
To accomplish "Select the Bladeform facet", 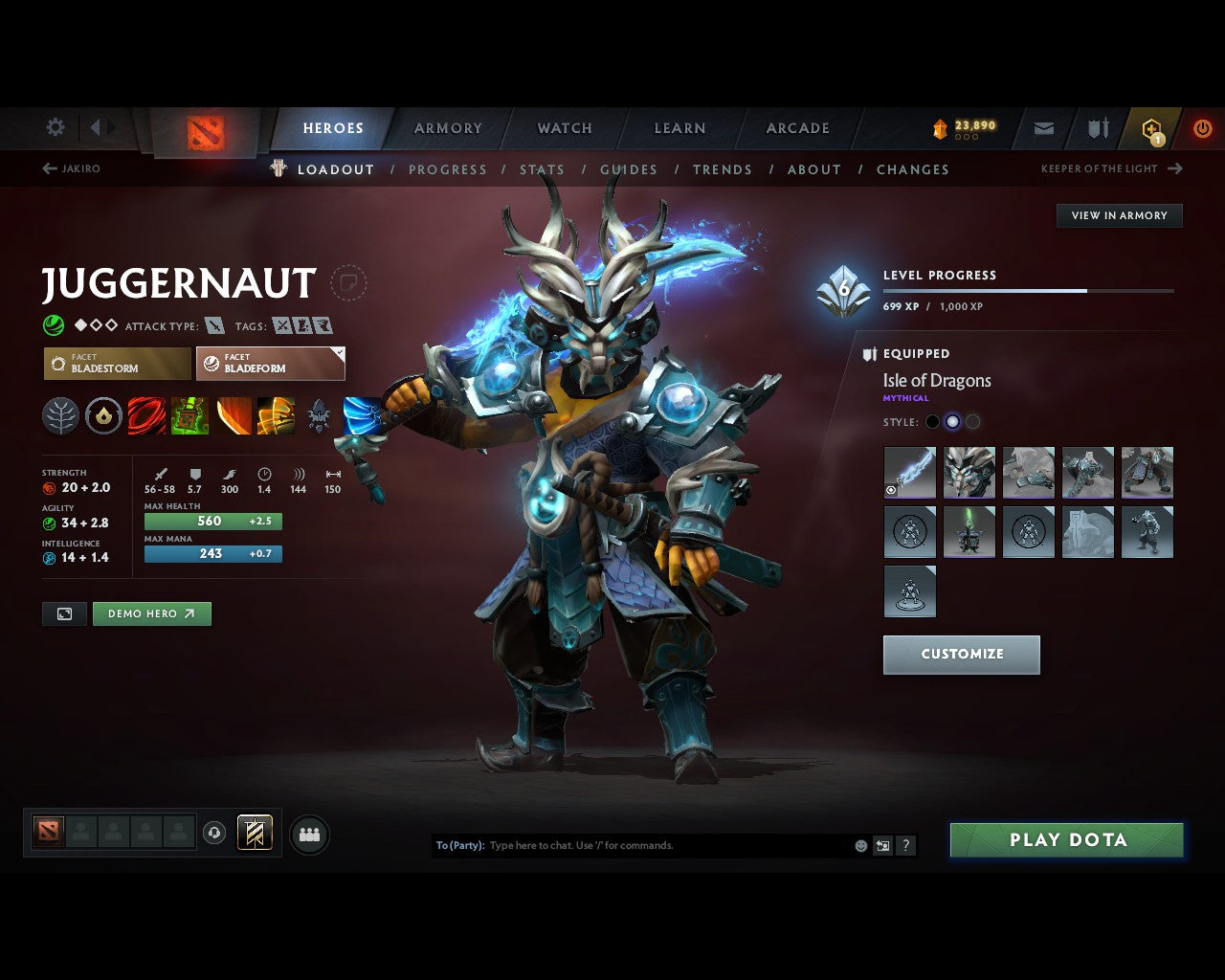I will [x=270, y=364].
